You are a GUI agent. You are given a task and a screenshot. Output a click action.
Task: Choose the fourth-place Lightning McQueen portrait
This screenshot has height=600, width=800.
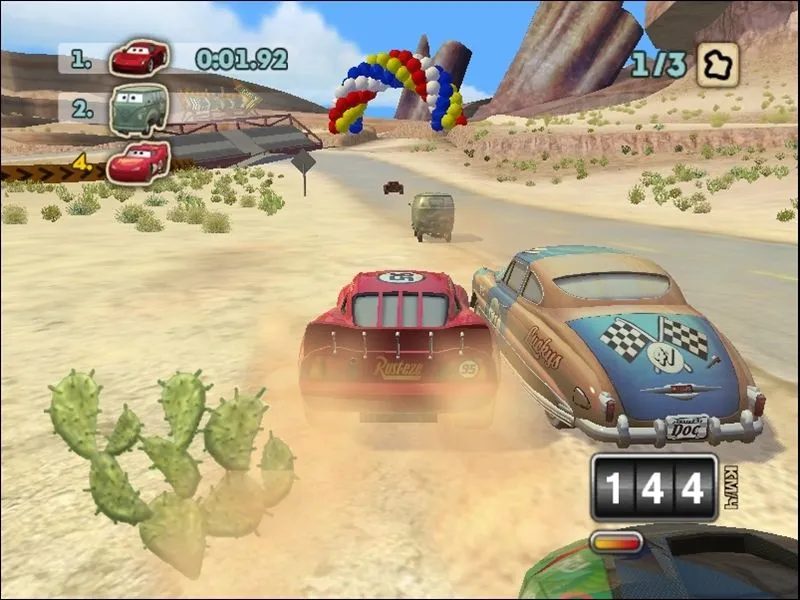[138, 161]
